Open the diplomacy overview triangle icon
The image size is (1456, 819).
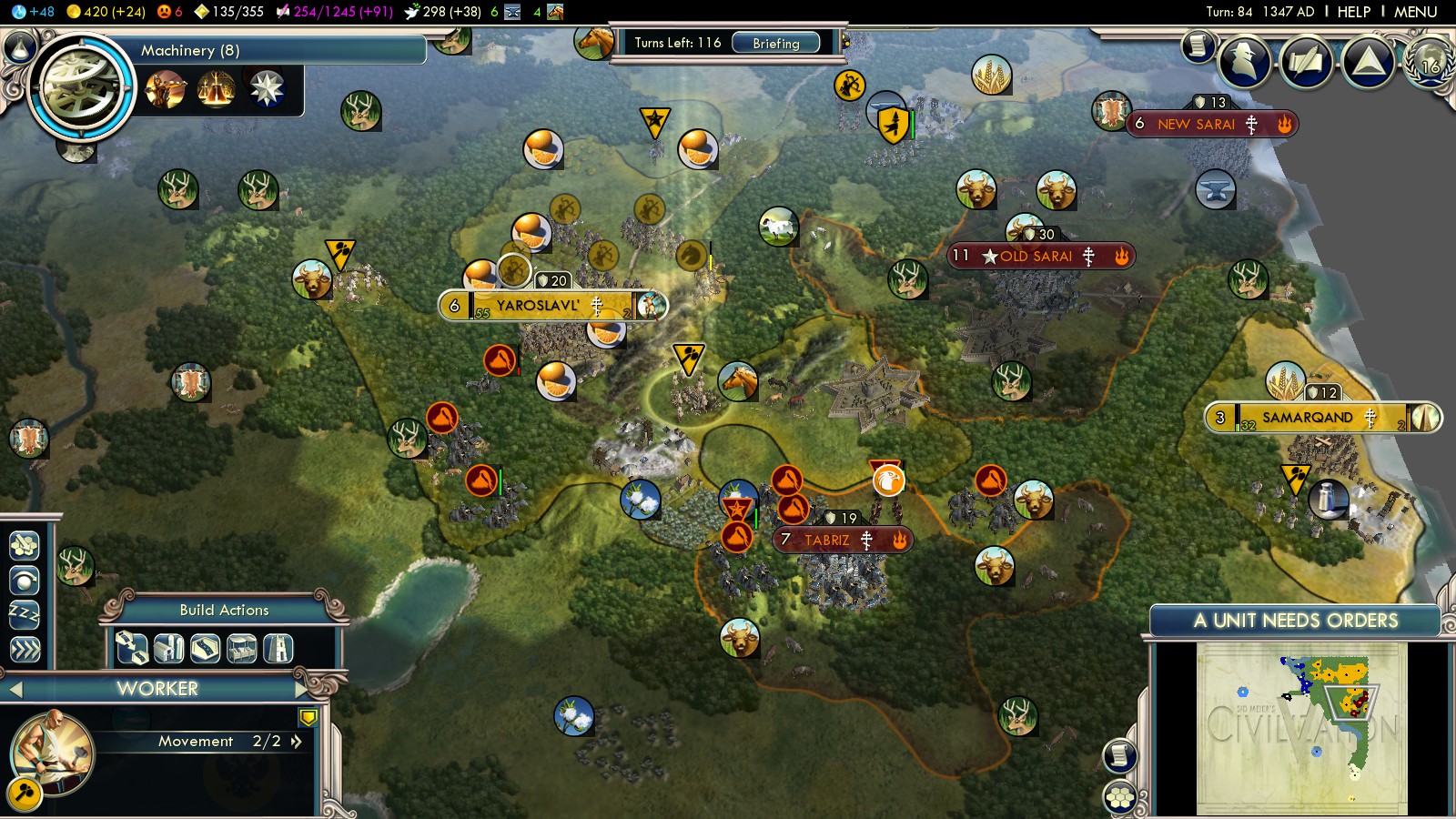[1368, 62]
